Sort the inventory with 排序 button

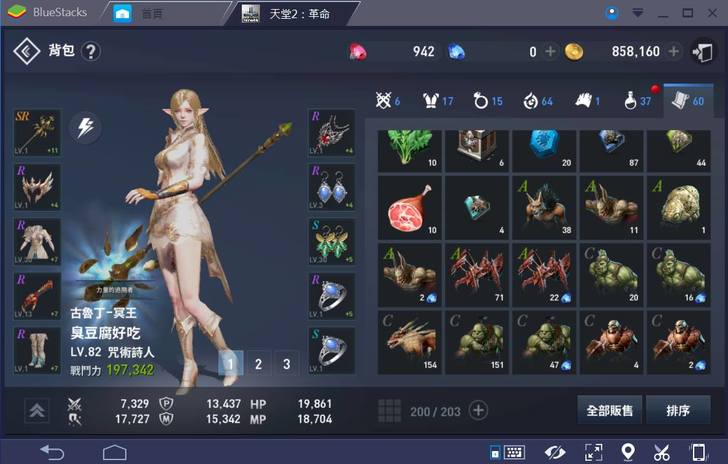coord(677,410)
